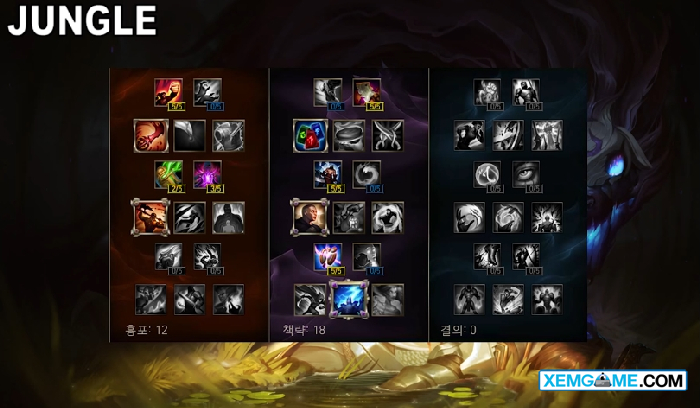
Task: Add a point to Sorcery mastery
Action: 207,92
